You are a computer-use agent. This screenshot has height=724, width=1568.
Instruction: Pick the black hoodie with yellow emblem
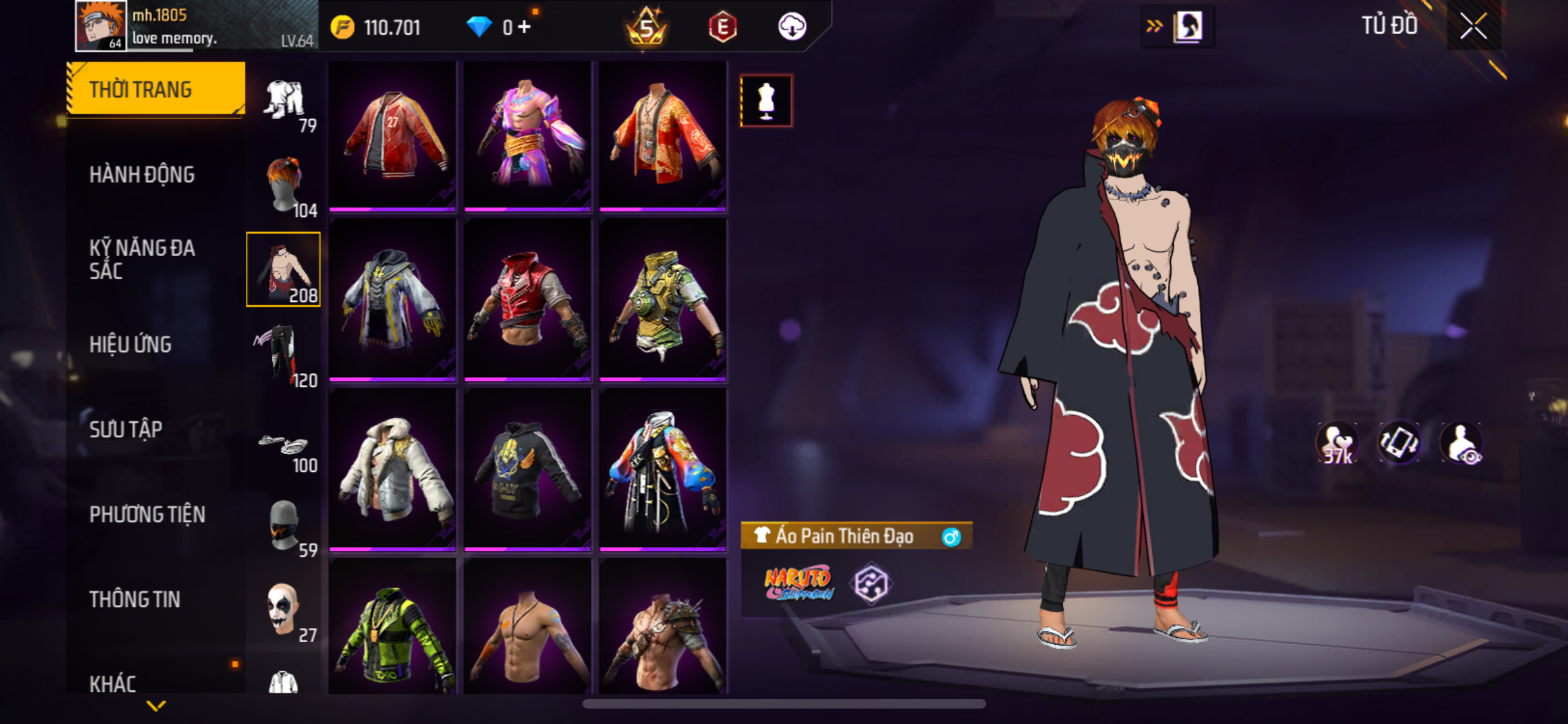point(527,470)
